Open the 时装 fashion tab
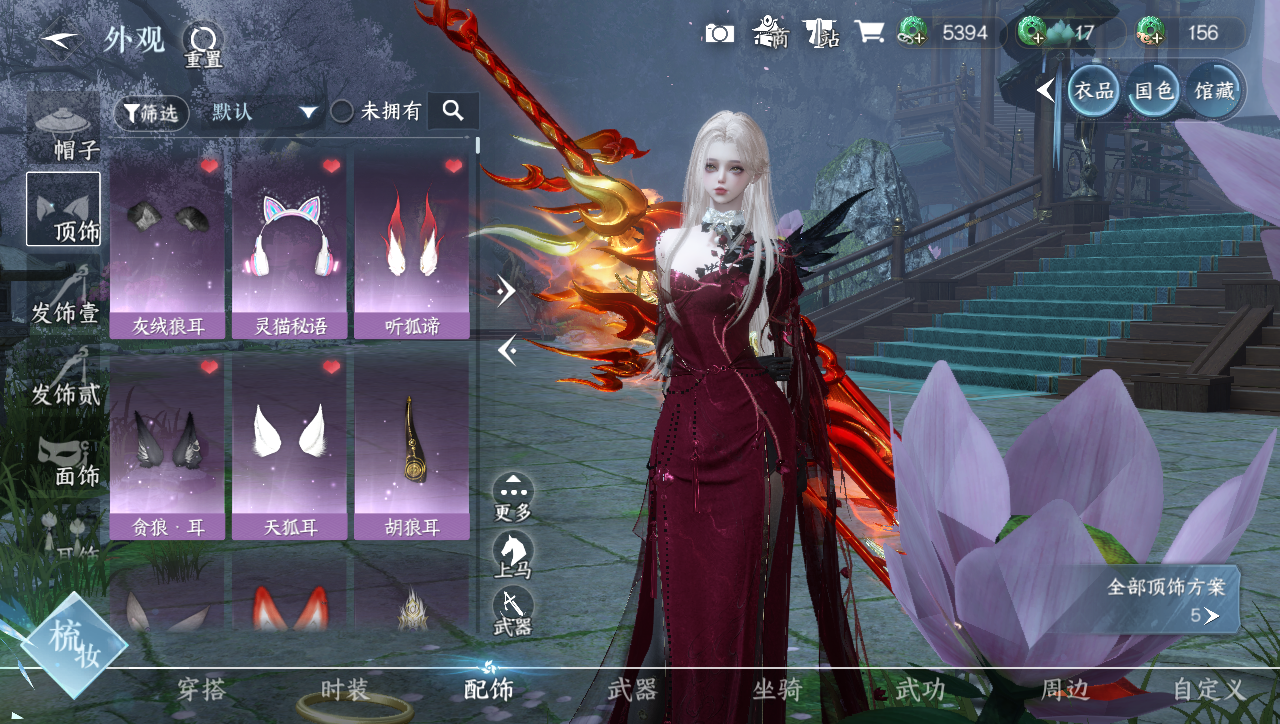The height and width of the screenshot is (724, 1280). (345, 689)
